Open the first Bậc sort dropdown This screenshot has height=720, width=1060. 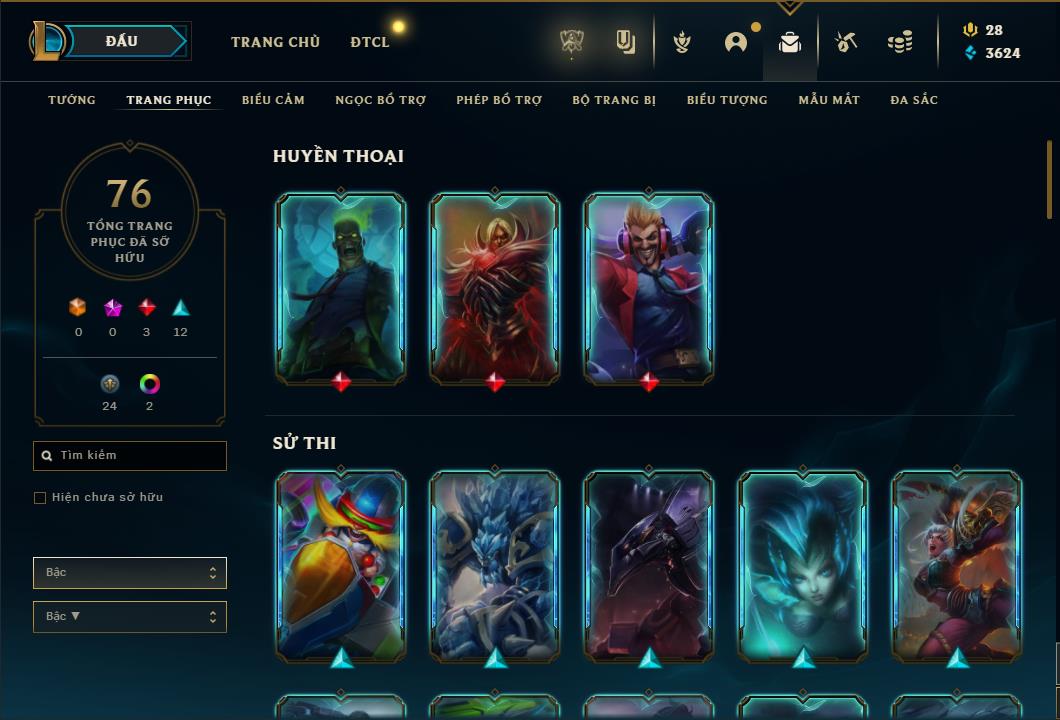point(130,573)
